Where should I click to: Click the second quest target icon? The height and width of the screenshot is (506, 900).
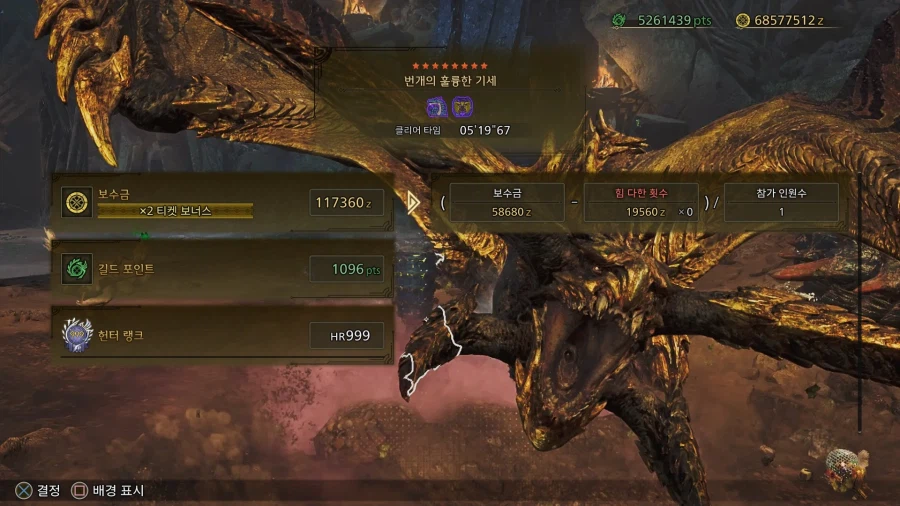[462, 108]
